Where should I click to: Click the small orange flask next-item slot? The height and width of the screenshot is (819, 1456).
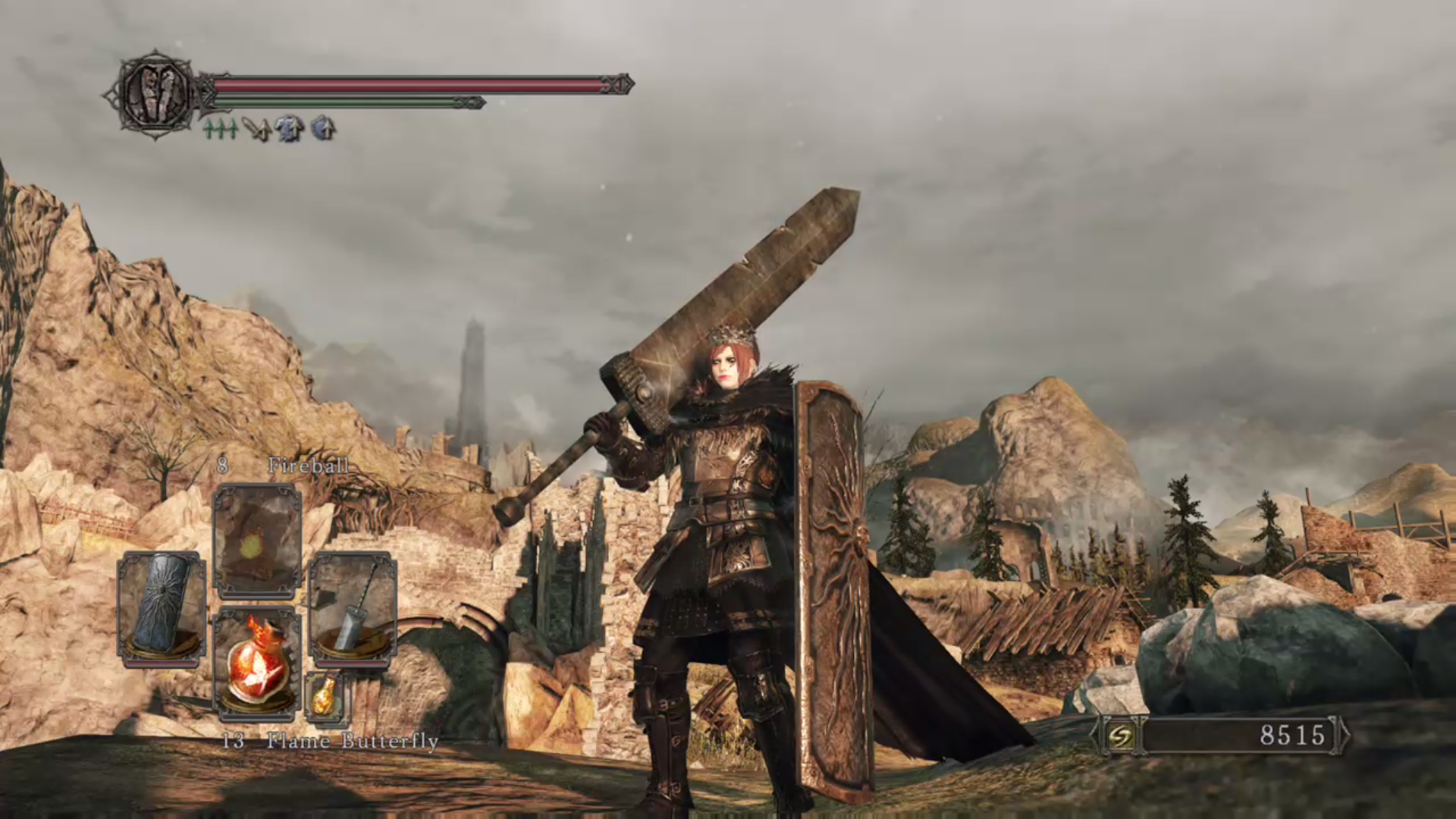(x=324, y=695)
